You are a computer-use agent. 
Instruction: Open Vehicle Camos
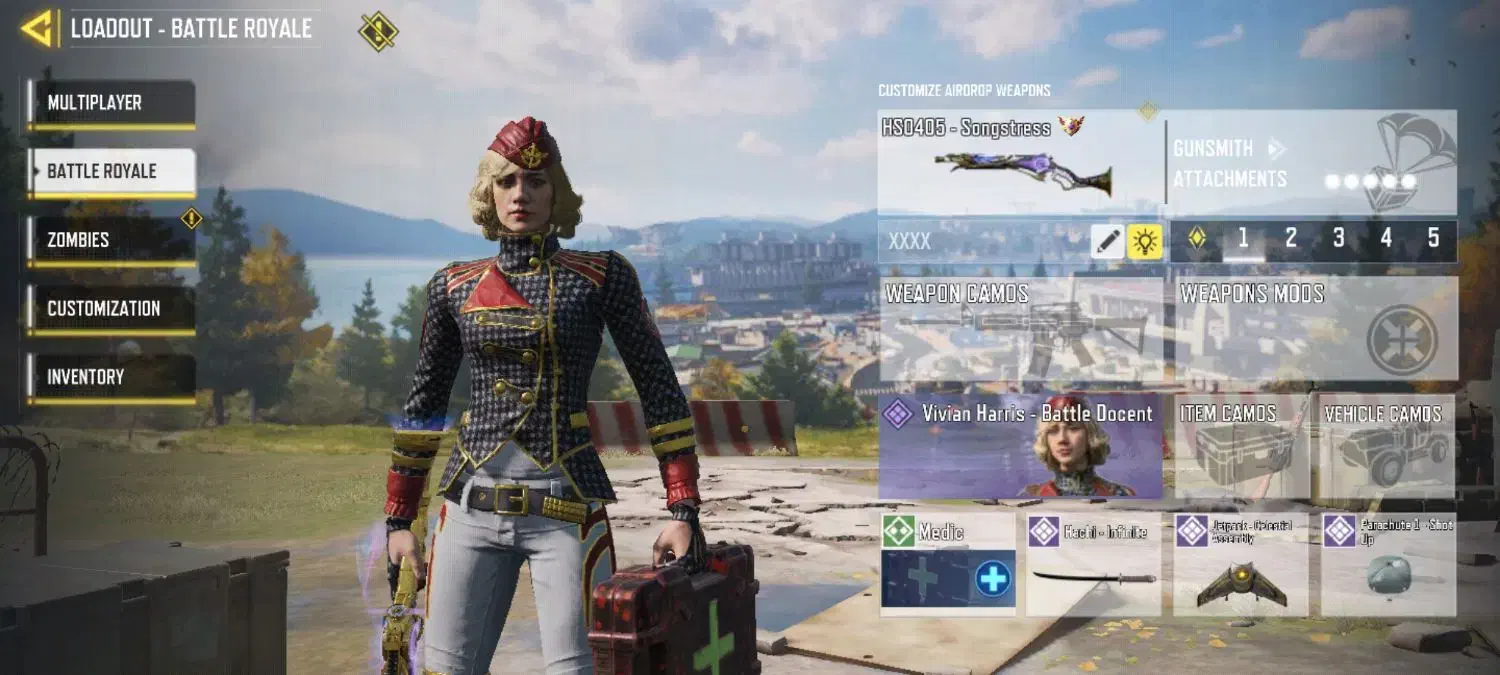coord(1387,446)
